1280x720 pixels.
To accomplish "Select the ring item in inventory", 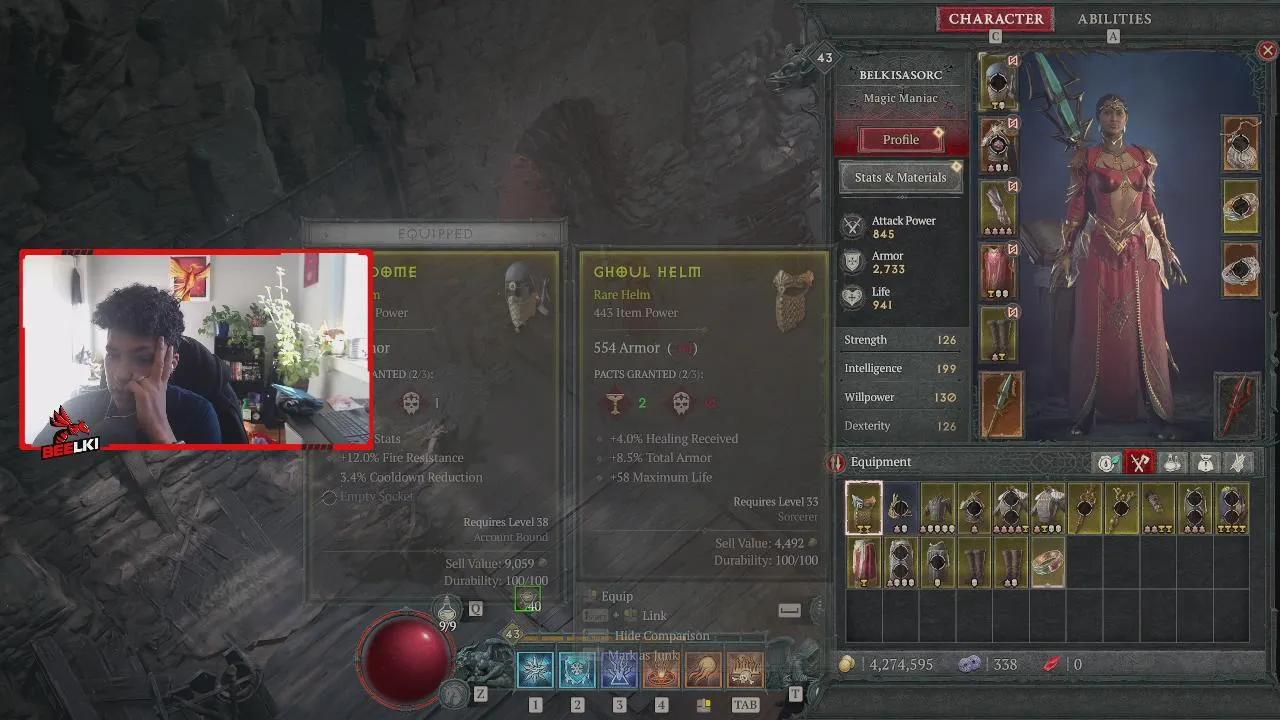I will click(1047, 563).
